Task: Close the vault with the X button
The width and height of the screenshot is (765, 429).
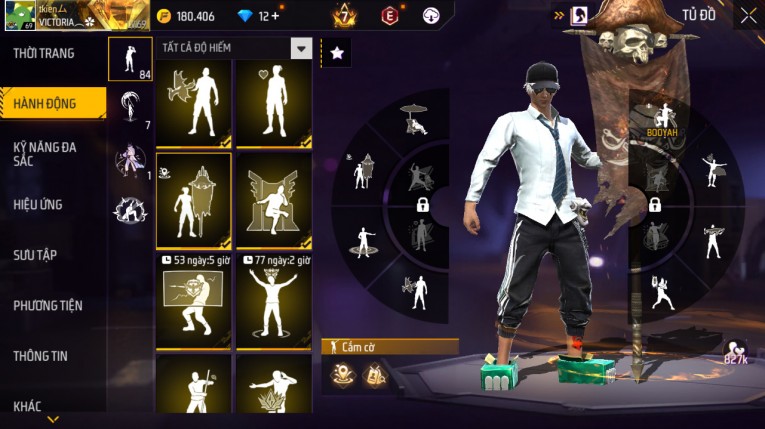Action: (x=748, y=15)
